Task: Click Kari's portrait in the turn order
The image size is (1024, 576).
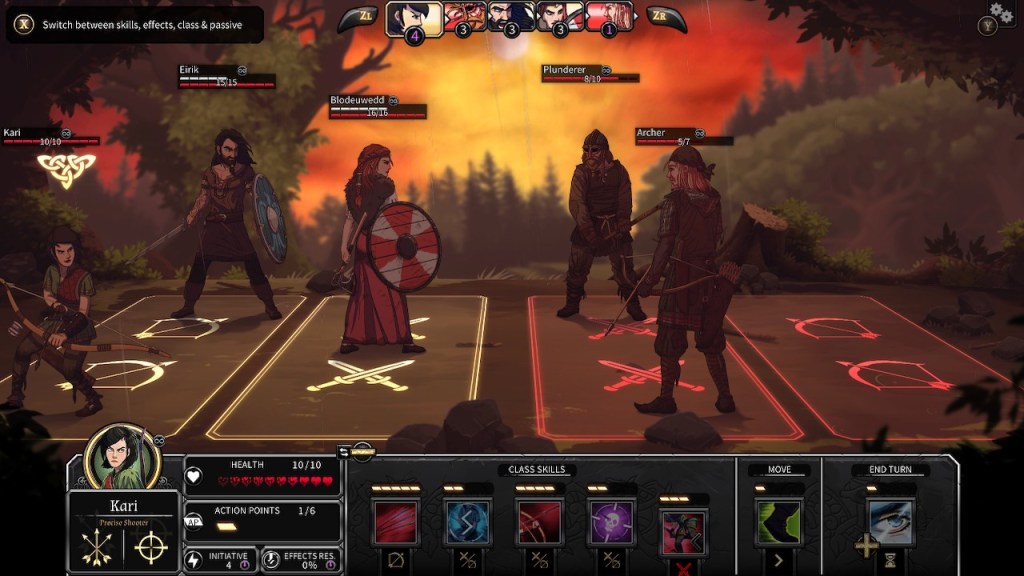Action: coord(414,18)
